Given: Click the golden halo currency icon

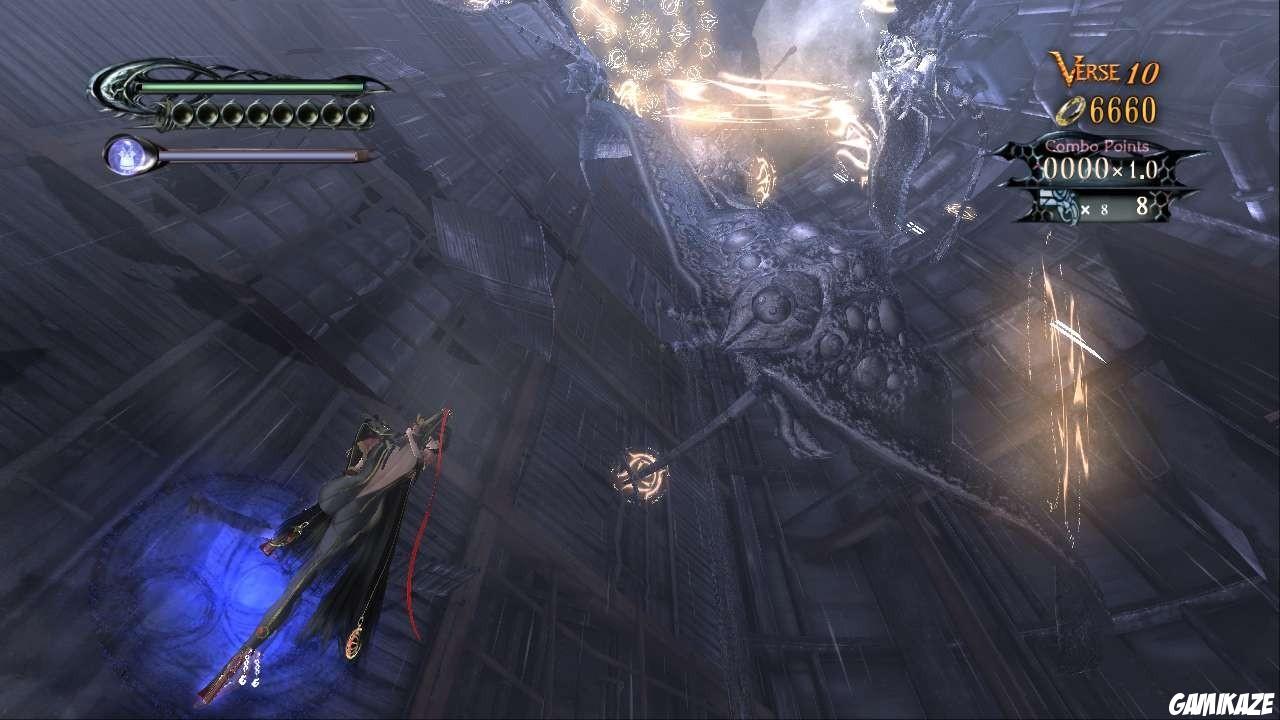Looking at the screenshot, I should 1071,110.
